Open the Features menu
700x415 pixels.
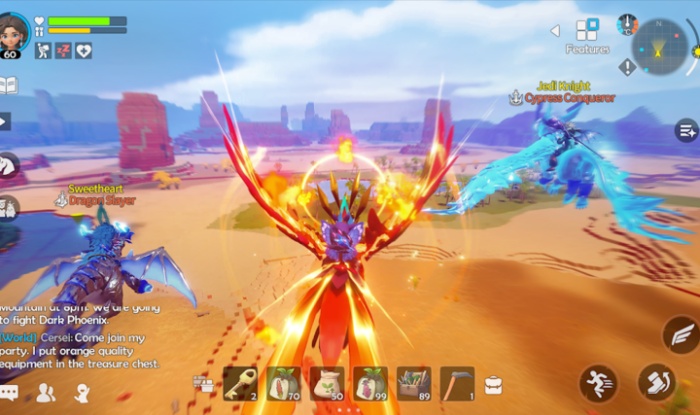tap(587, 31)
